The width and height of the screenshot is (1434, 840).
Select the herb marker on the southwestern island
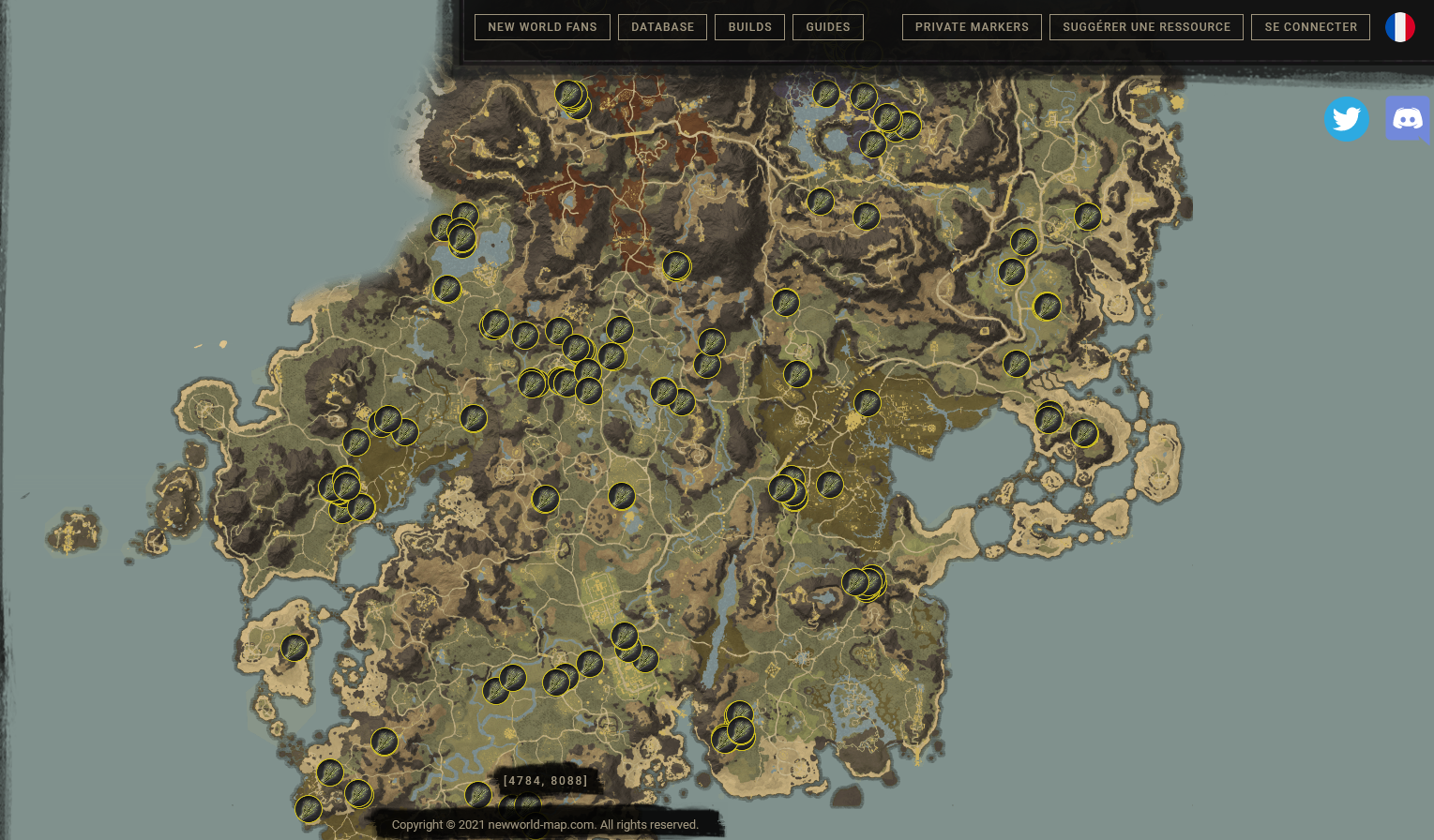point(294,648)
